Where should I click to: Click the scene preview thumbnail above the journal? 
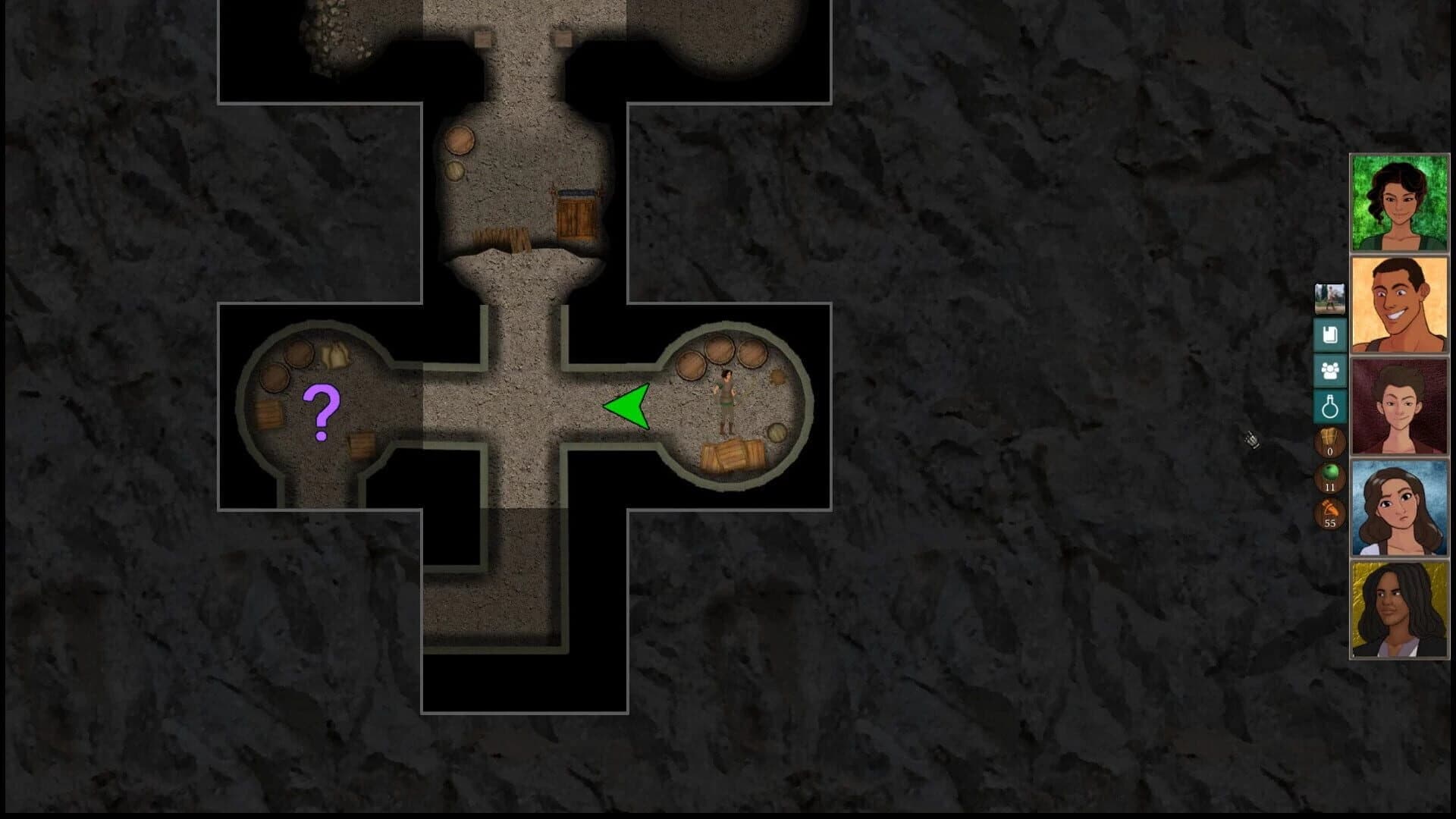pyautogui.click(x=1329, y=298)
